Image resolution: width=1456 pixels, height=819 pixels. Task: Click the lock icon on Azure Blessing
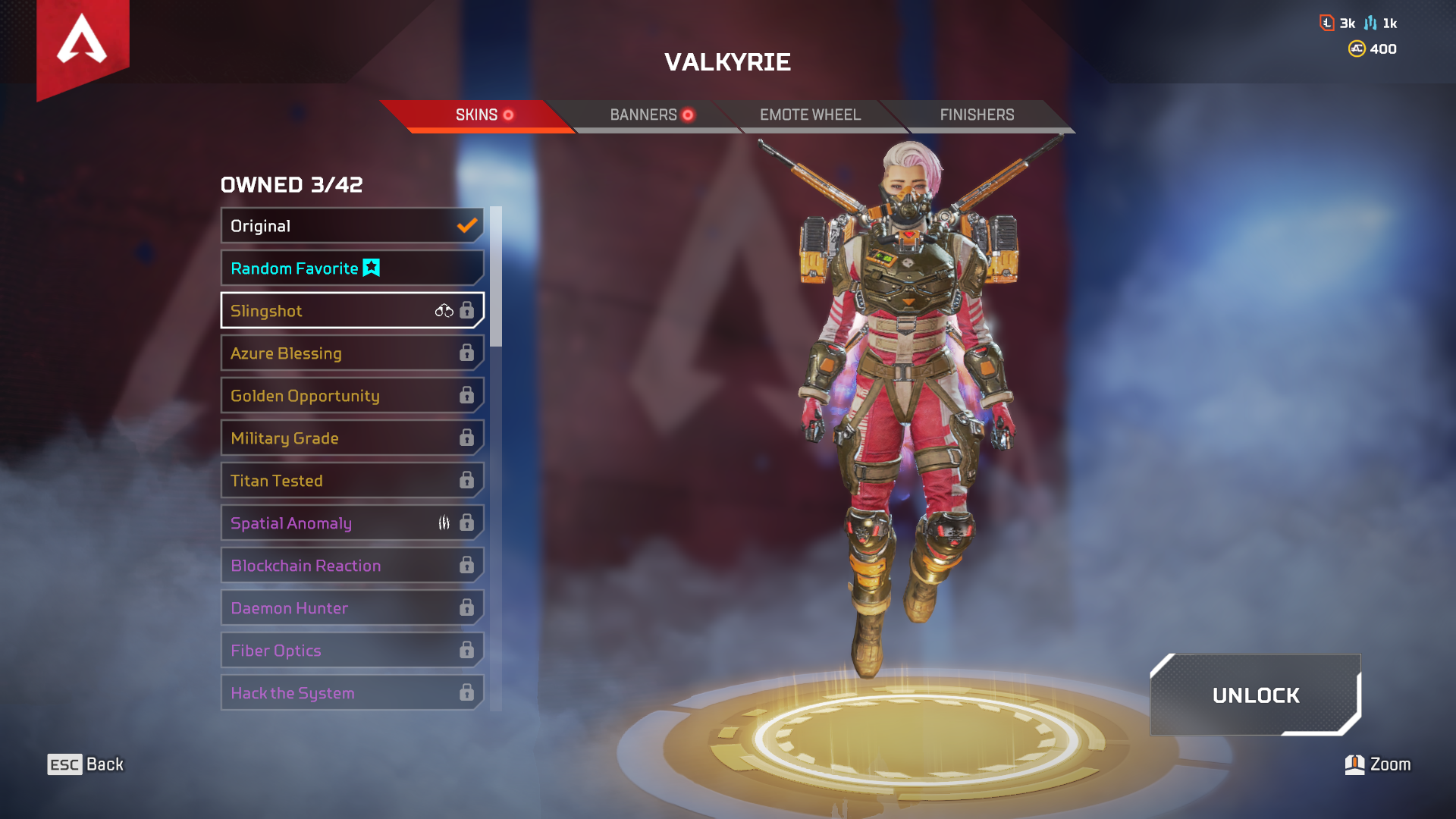point(468,353)
